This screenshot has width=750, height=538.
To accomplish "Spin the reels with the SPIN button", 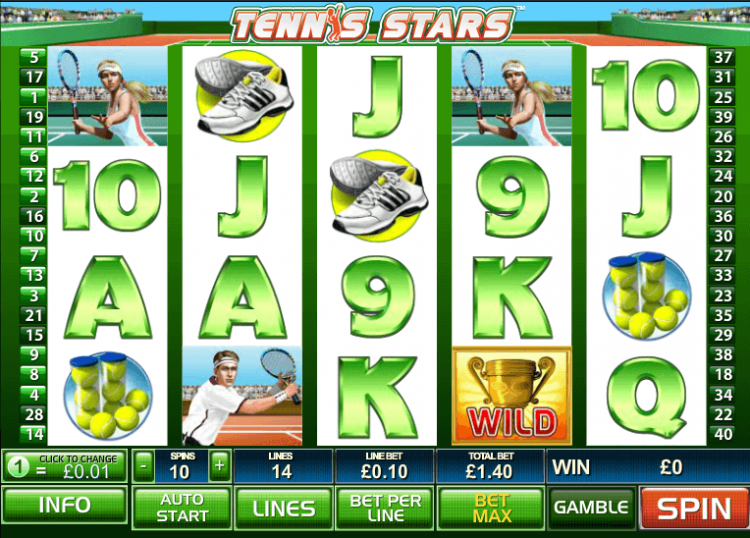I will point(694,507).
